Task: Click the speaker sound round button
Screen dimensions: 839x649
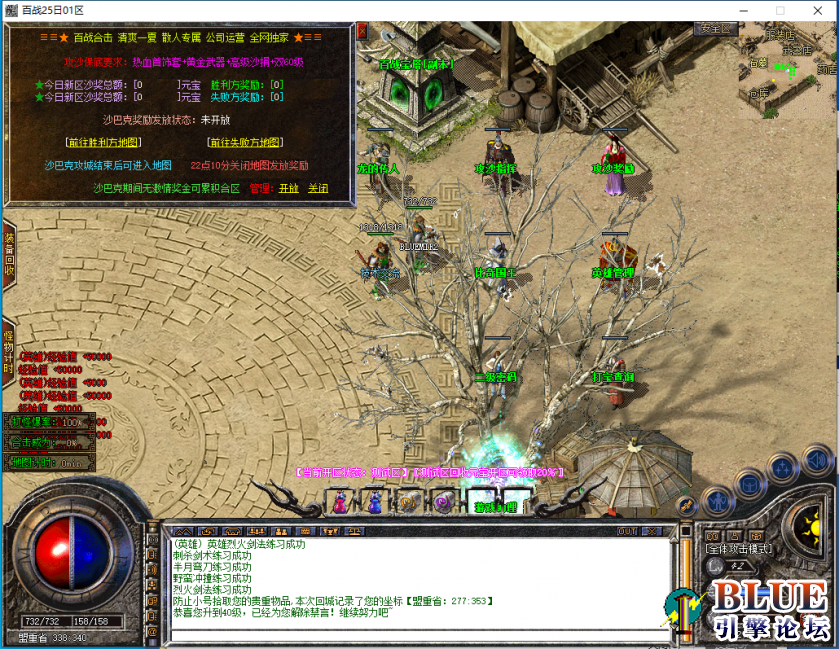Action: tap(817, 462)
